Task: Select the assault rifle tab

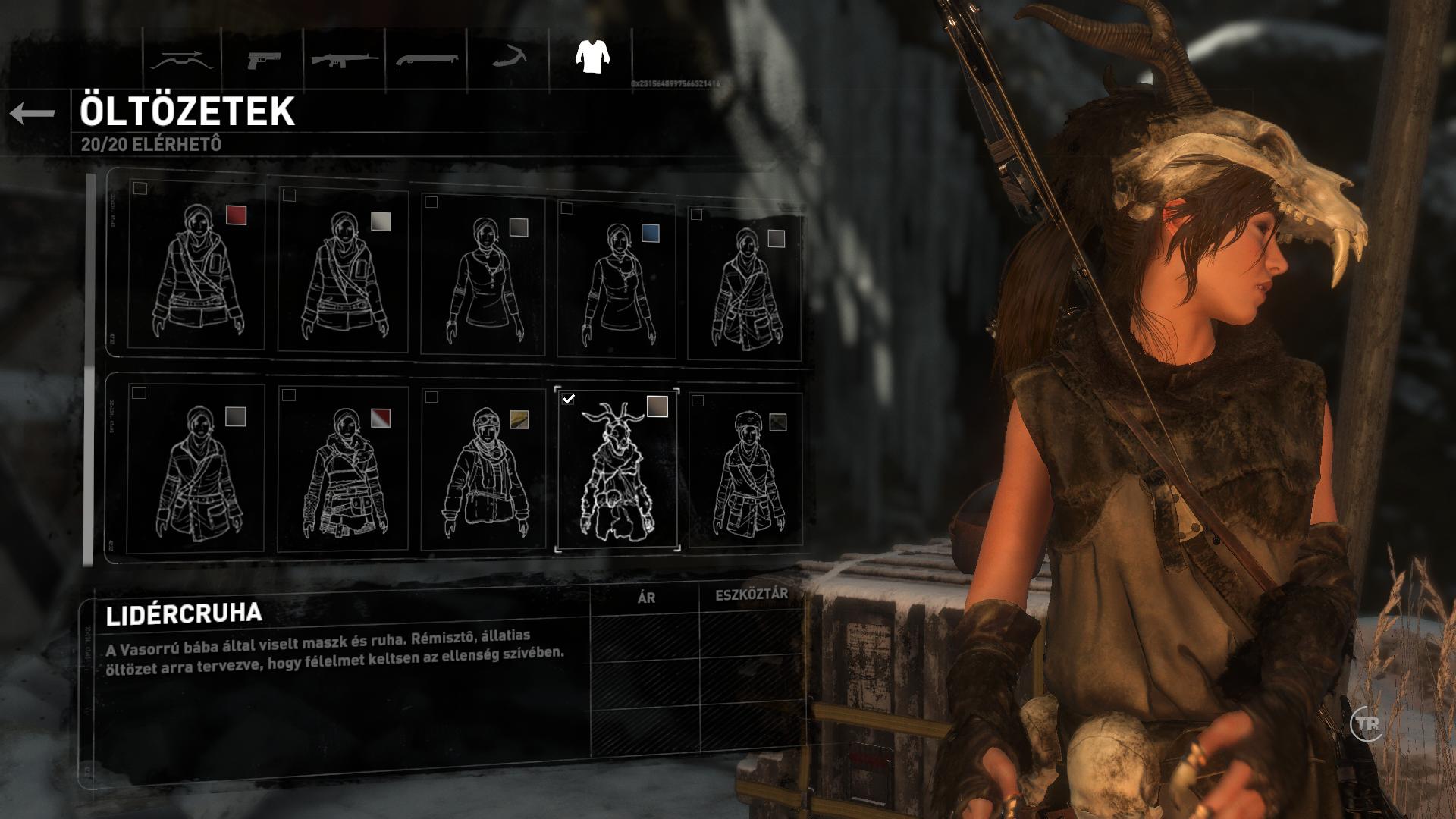Action: (344, 59)
